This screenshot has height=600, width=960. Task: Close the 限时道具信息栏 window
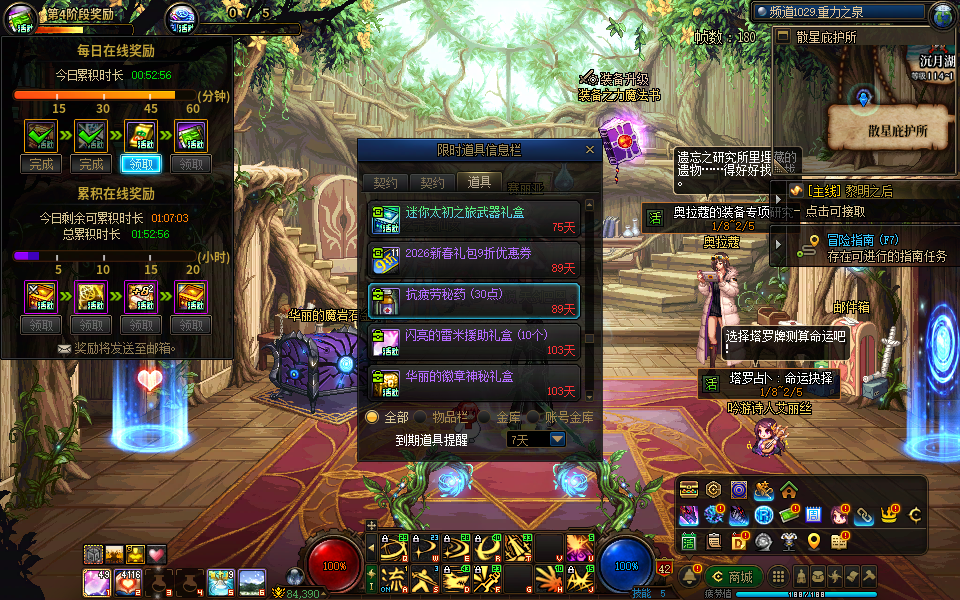590,150
